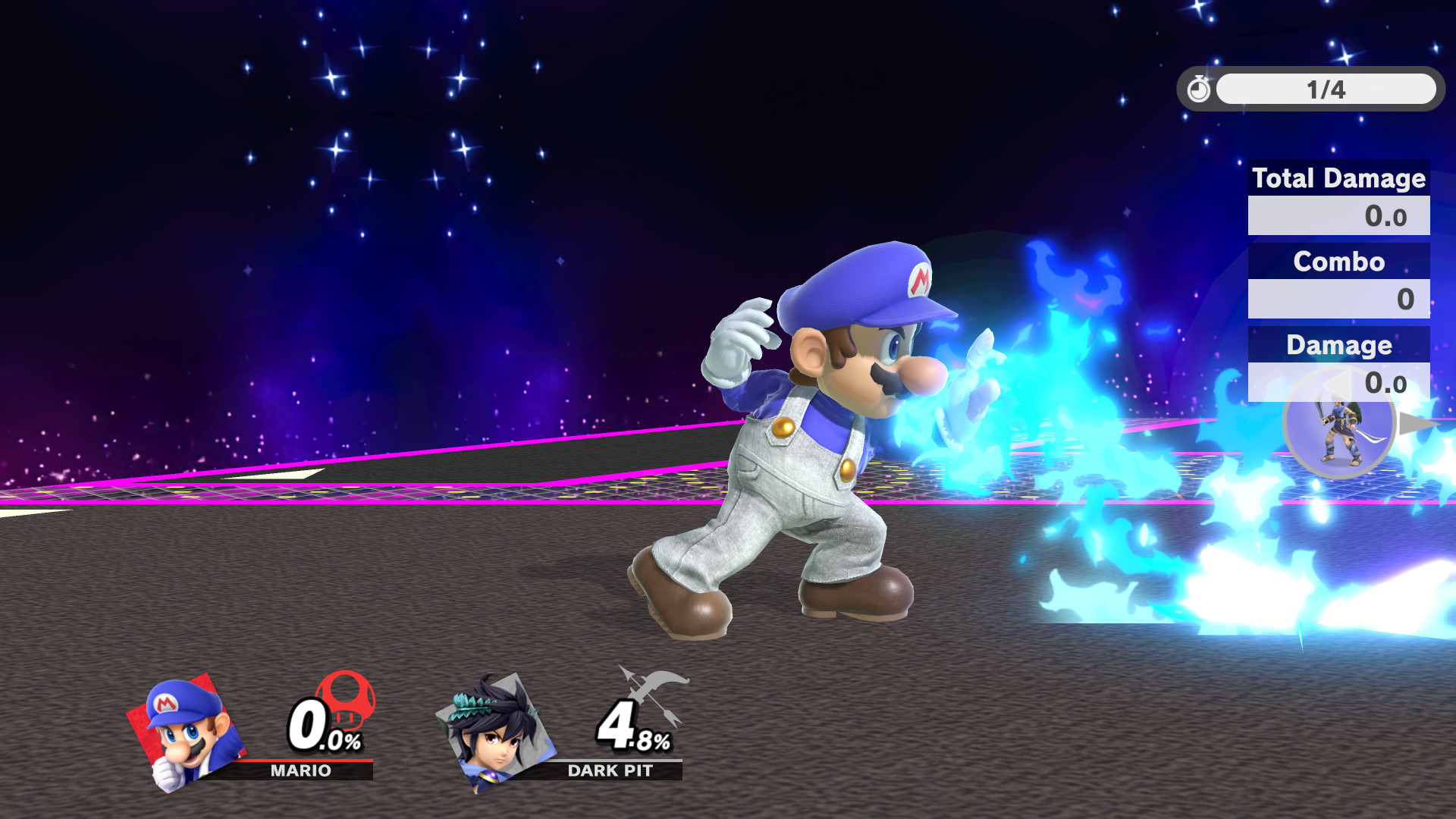Expand the Total Damage panel
The width and height of the screenshot is (1456, 819).
point(1338,179)
